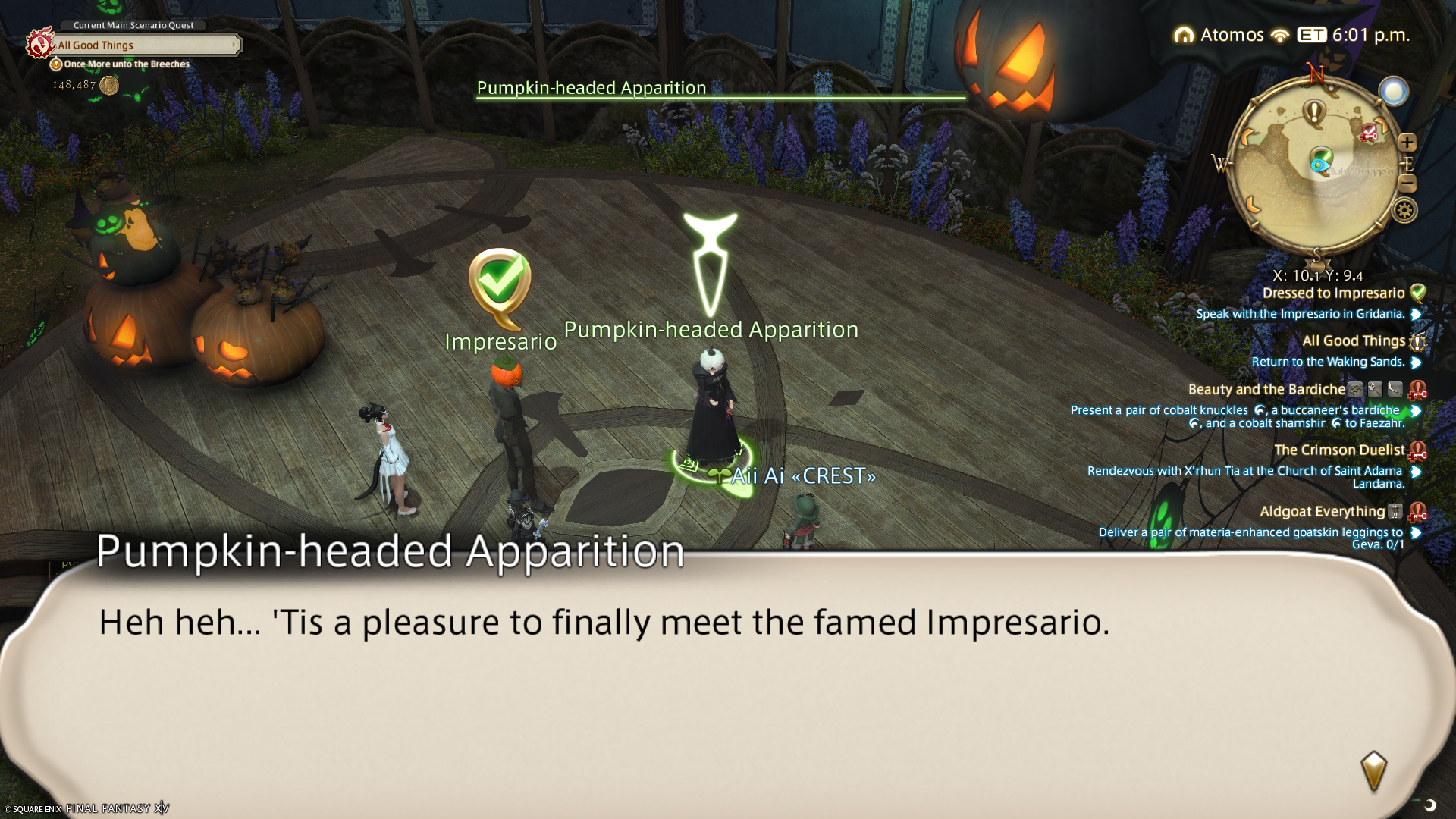Screen dimensions: 1456x819
Task: View The Crimson Duelist quest entry
Action: point(1339,450)
